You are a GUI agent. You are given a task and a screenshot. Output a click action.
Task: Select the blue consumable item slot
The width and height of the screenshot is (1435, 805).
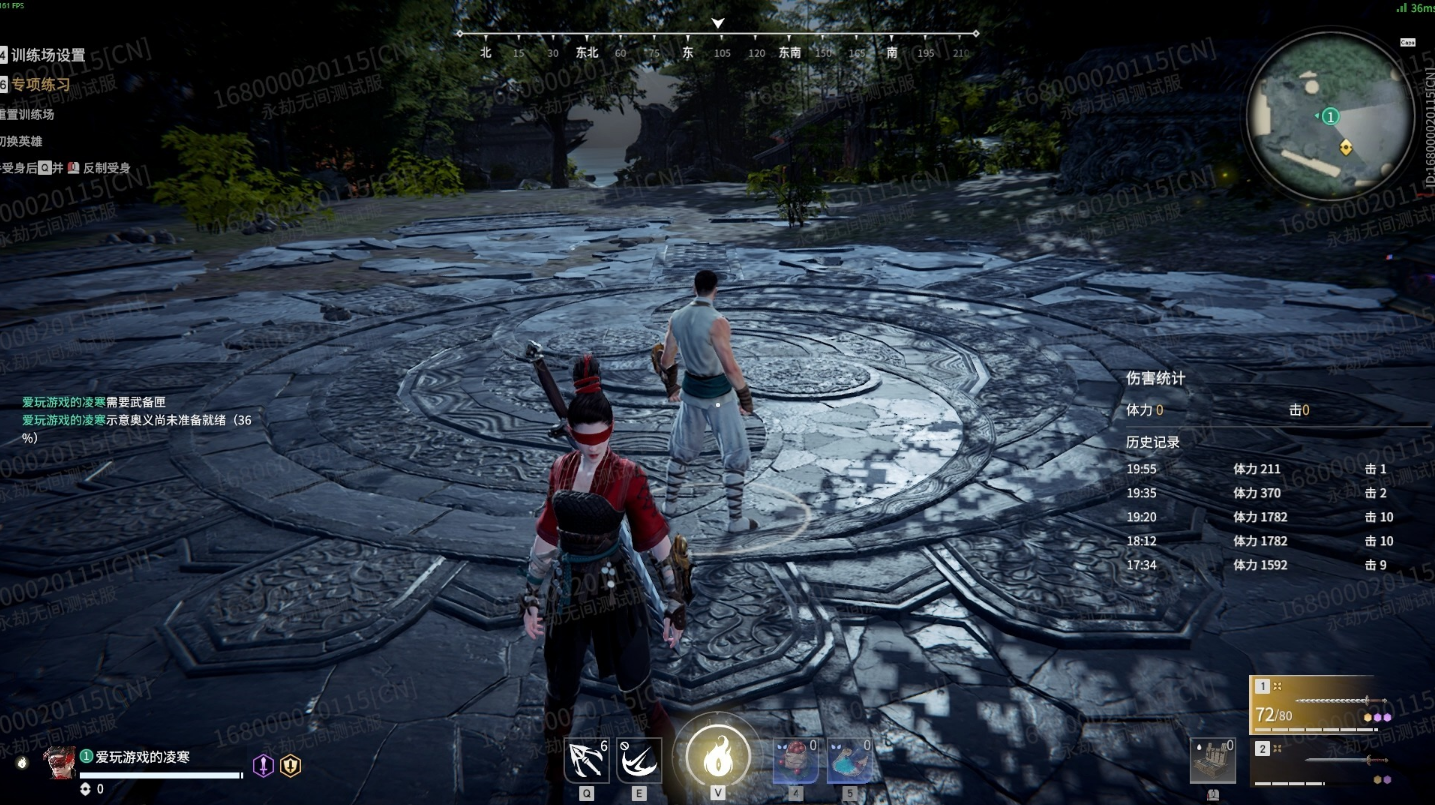point(849,761)
